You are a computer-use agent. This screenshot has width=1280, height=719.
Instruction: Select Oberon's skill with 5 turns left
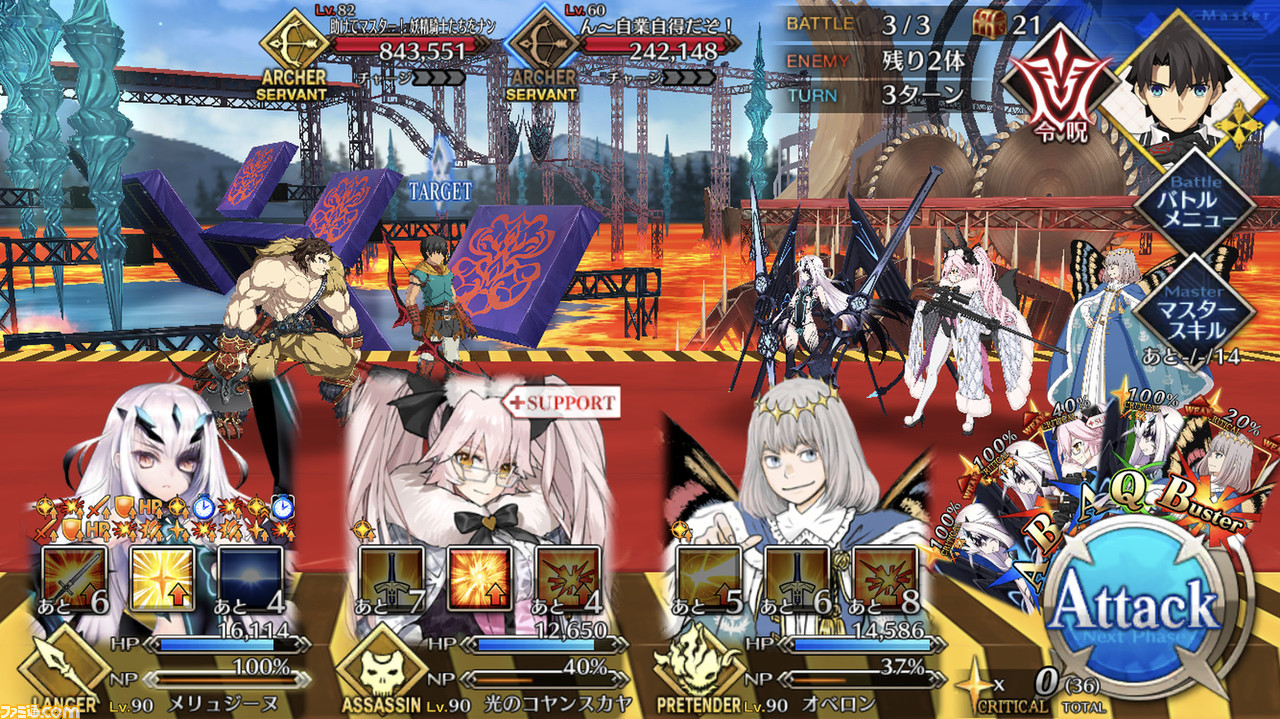click(x=708, y=579)
